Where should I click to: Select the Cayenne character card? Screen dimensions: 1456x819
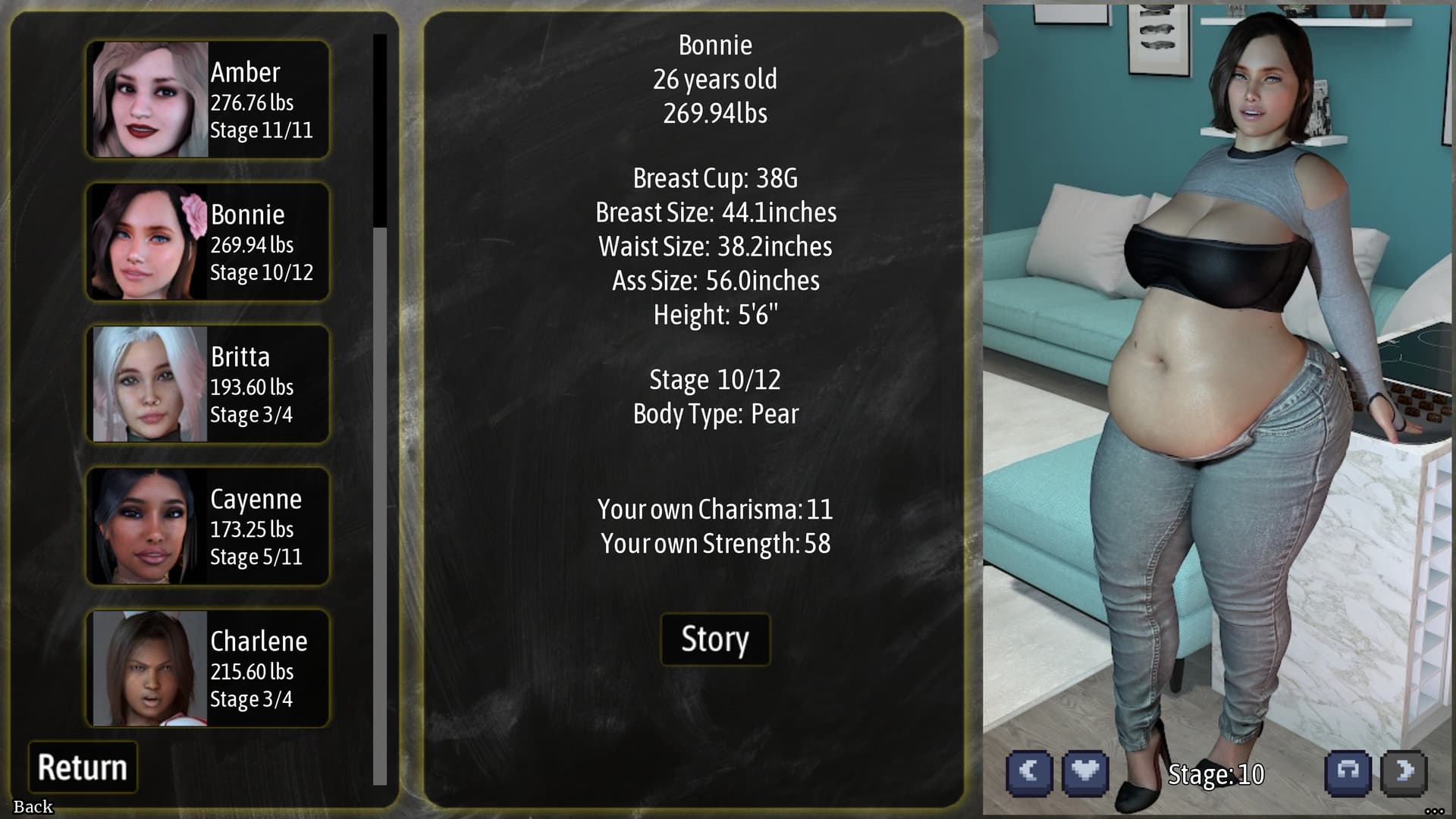(x=207, y=526)
